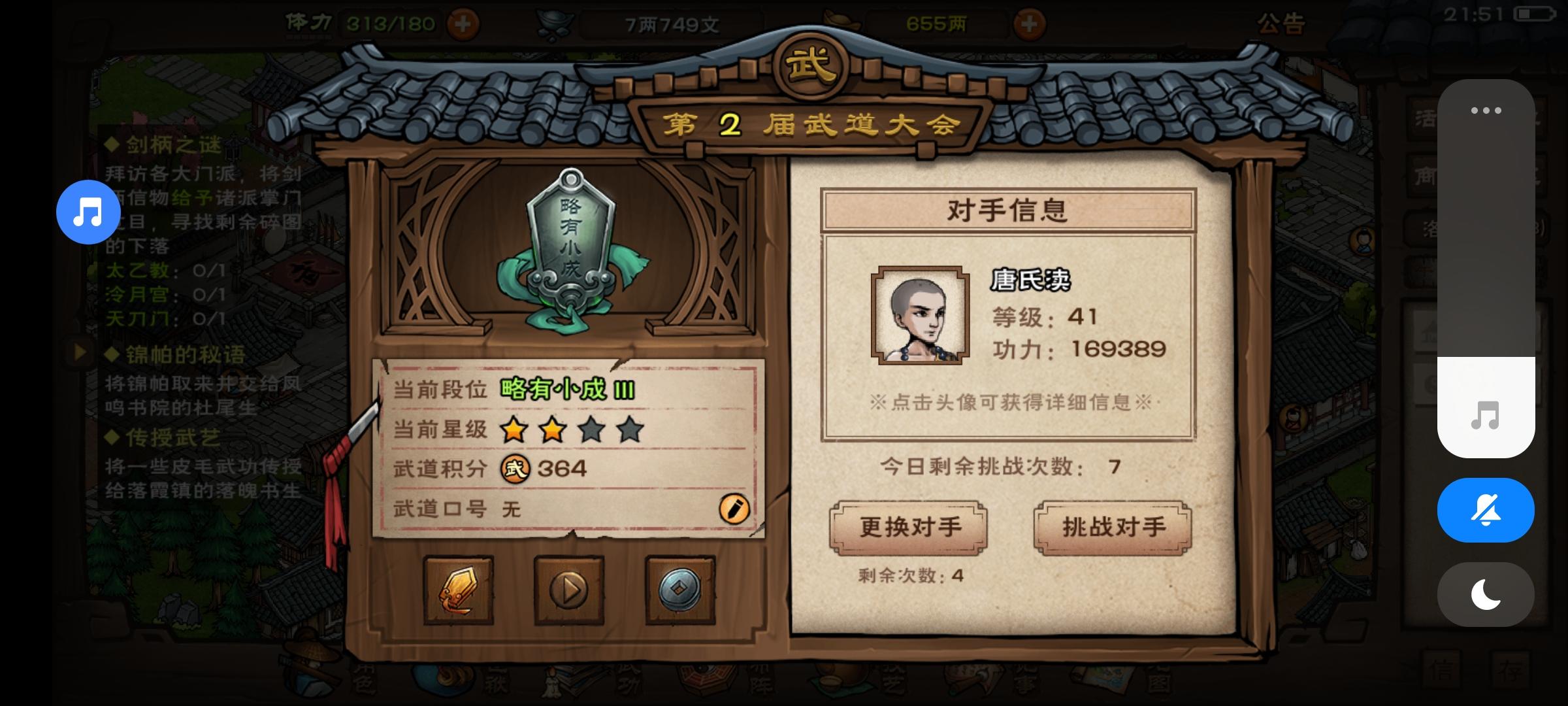Expand the floating panel ellipsis menu
The height and width of the screenshot is (706, 1568).
(1486, 111)
